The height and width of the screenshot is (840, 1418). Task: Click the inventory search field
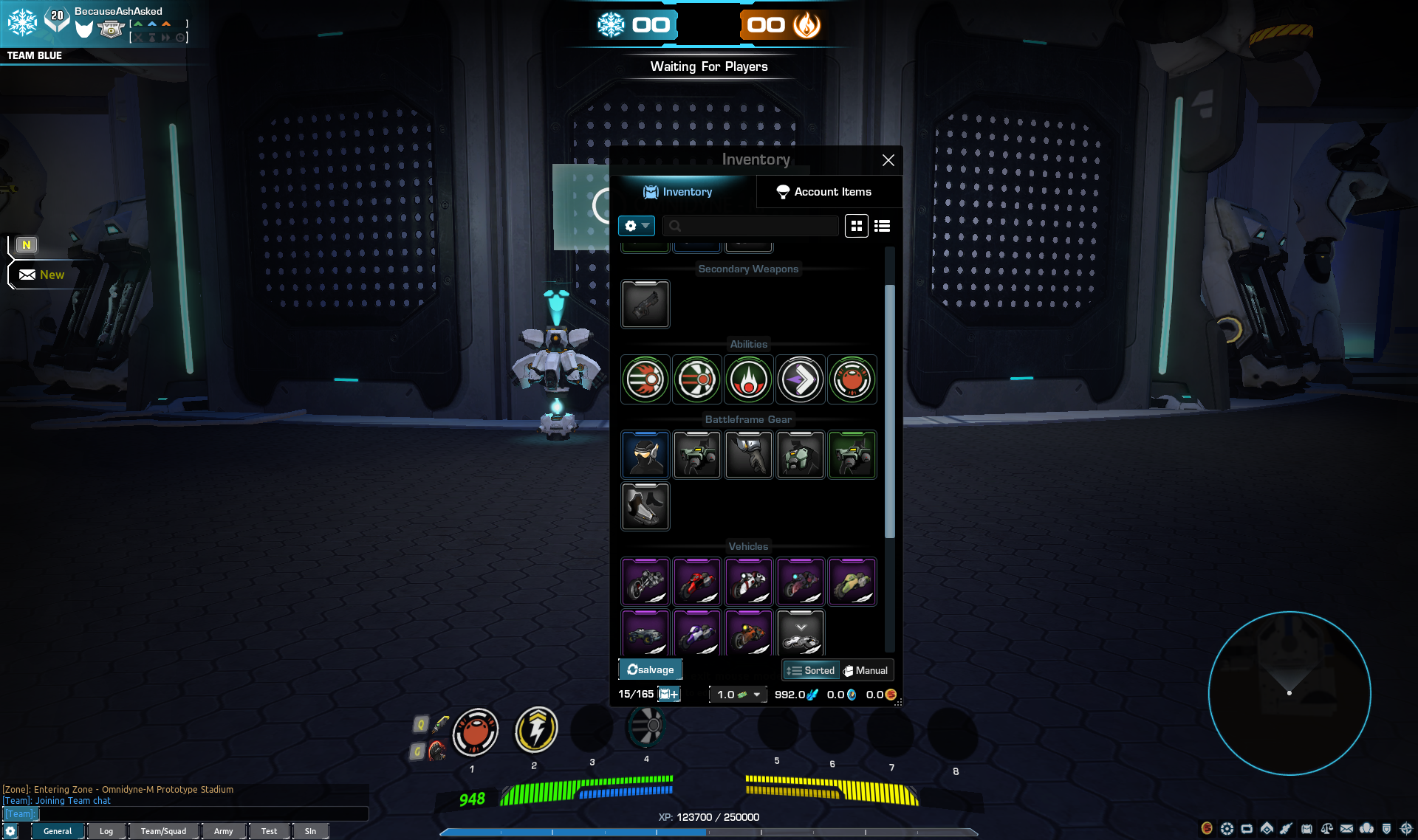click(x=750, y=226)
